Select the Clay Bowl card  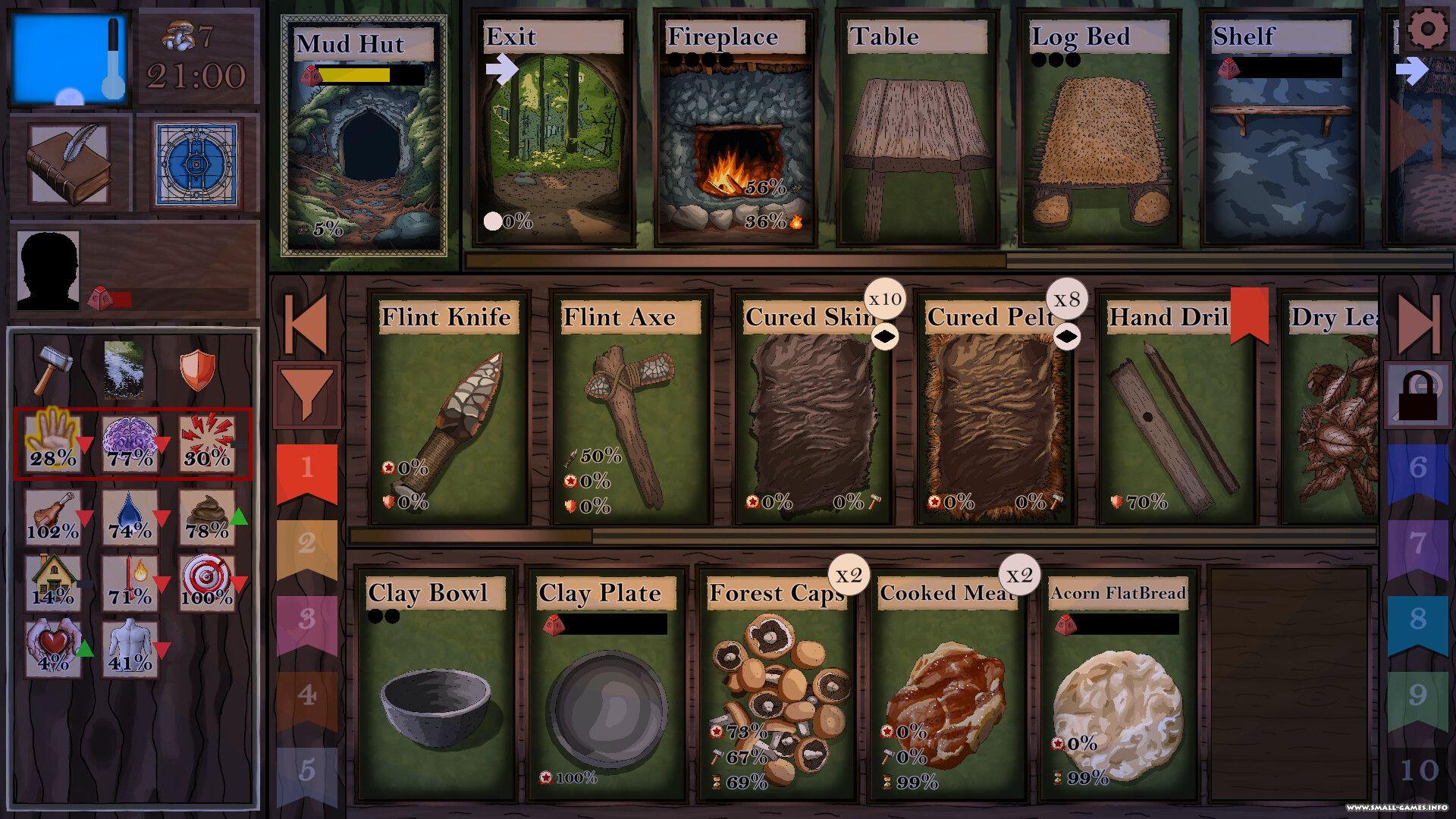(x=435, y=686)
